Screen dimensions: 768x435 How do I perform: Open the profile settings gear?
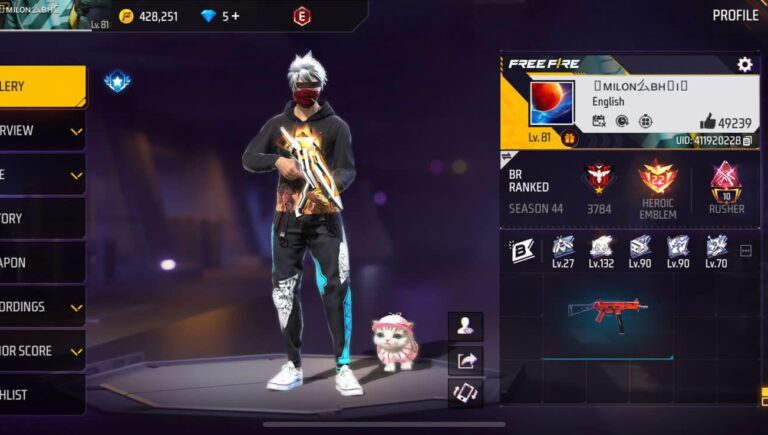click(x=744, y=65)
